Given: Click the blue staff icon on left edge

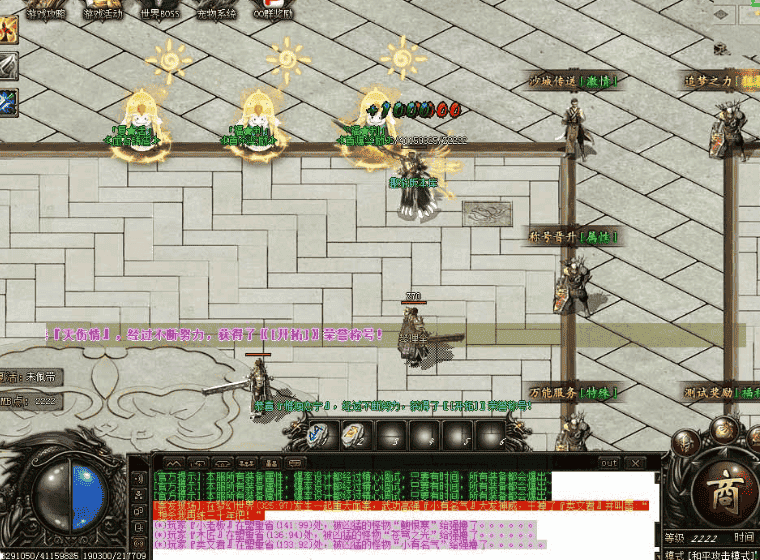Looking at the screenshot, I should pos(8,101).
